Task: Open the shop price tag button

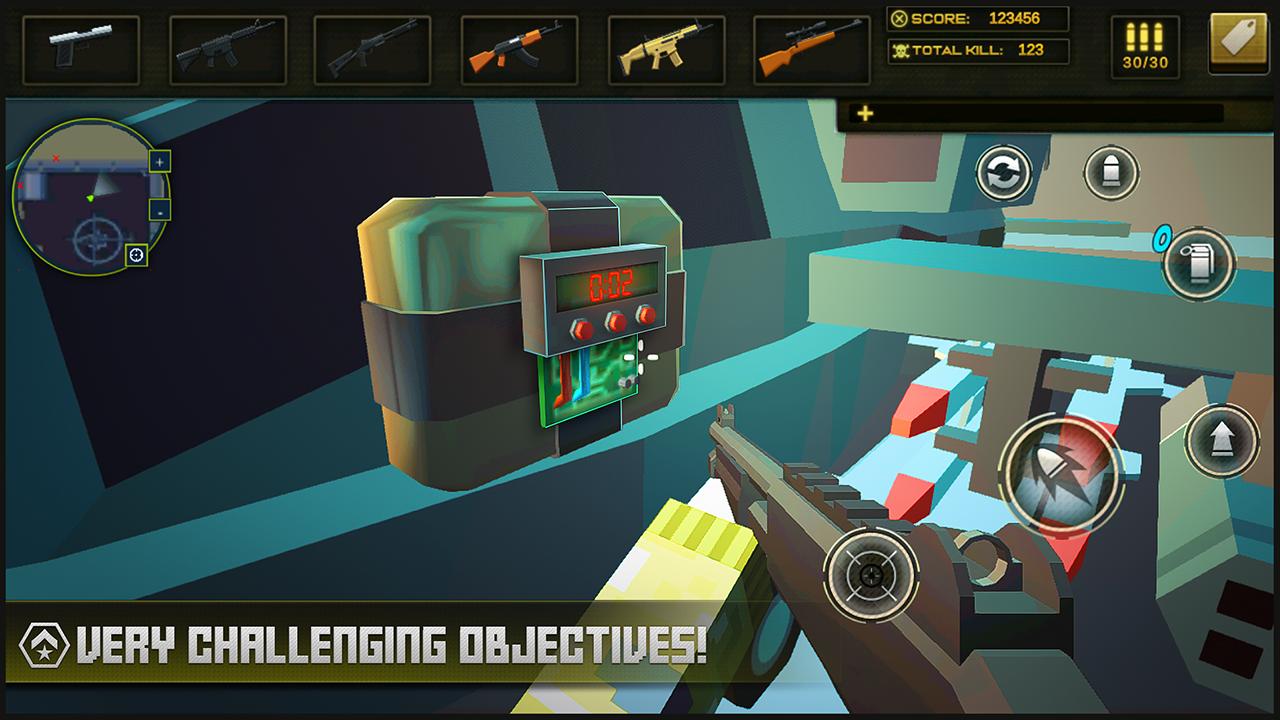Action: coord(1237,43)
